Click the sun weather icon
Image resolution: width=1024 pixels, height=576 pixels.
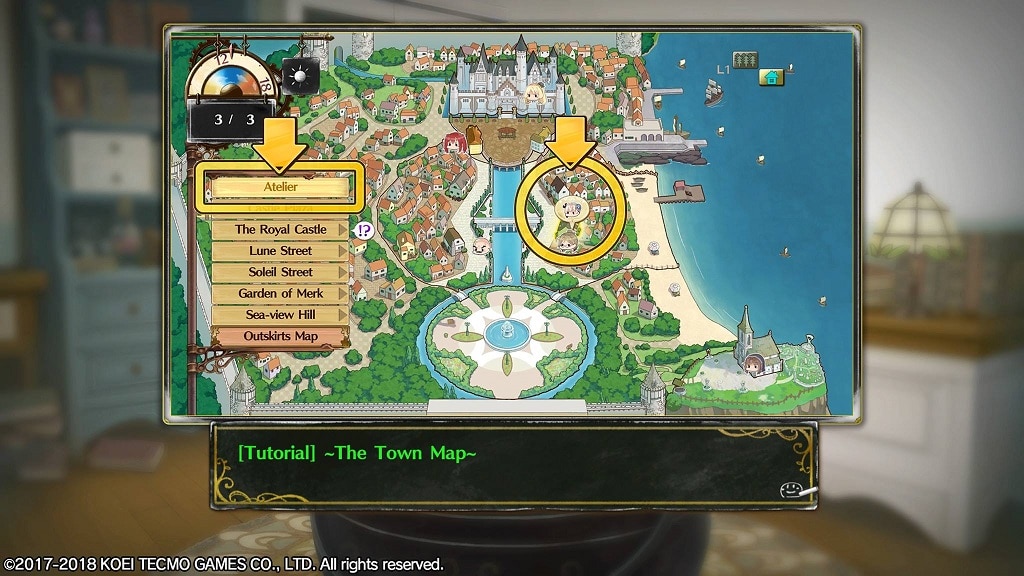(x=298, y=75)
